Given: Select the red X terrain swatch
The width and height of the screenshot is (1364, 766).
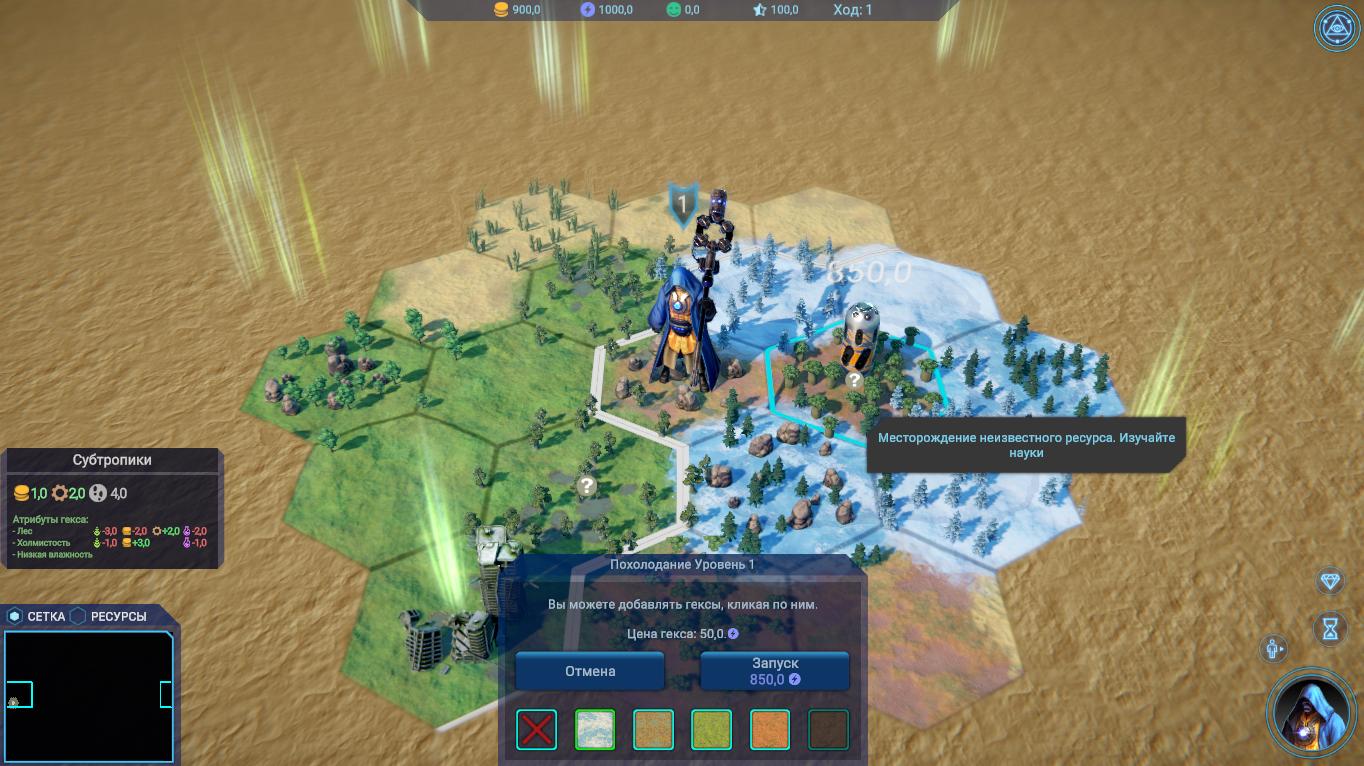Looking at the screenshot, I should click(x=537, y=730).
